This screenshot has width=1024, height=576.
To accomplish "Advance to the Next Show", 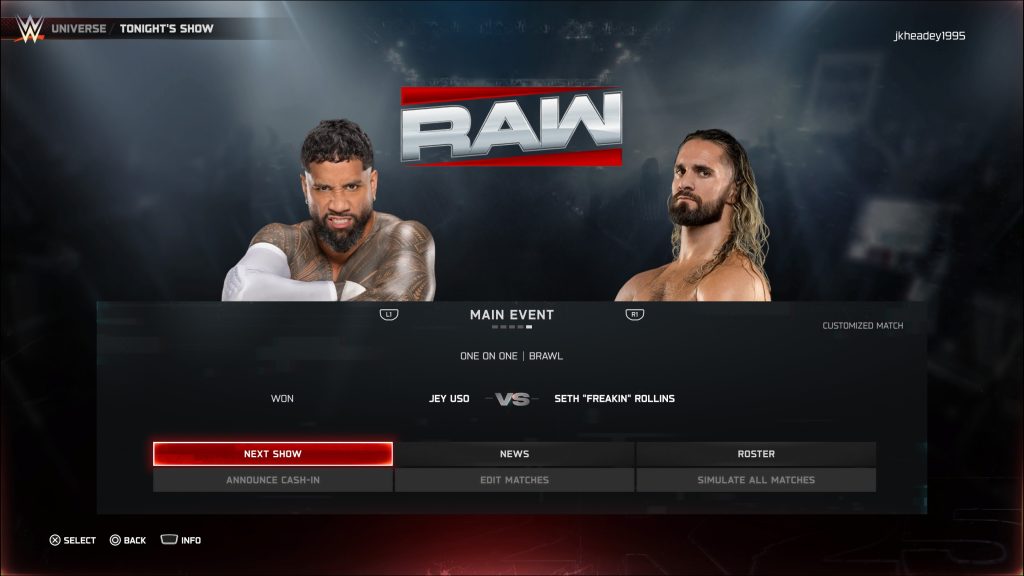I will point(272,454).
